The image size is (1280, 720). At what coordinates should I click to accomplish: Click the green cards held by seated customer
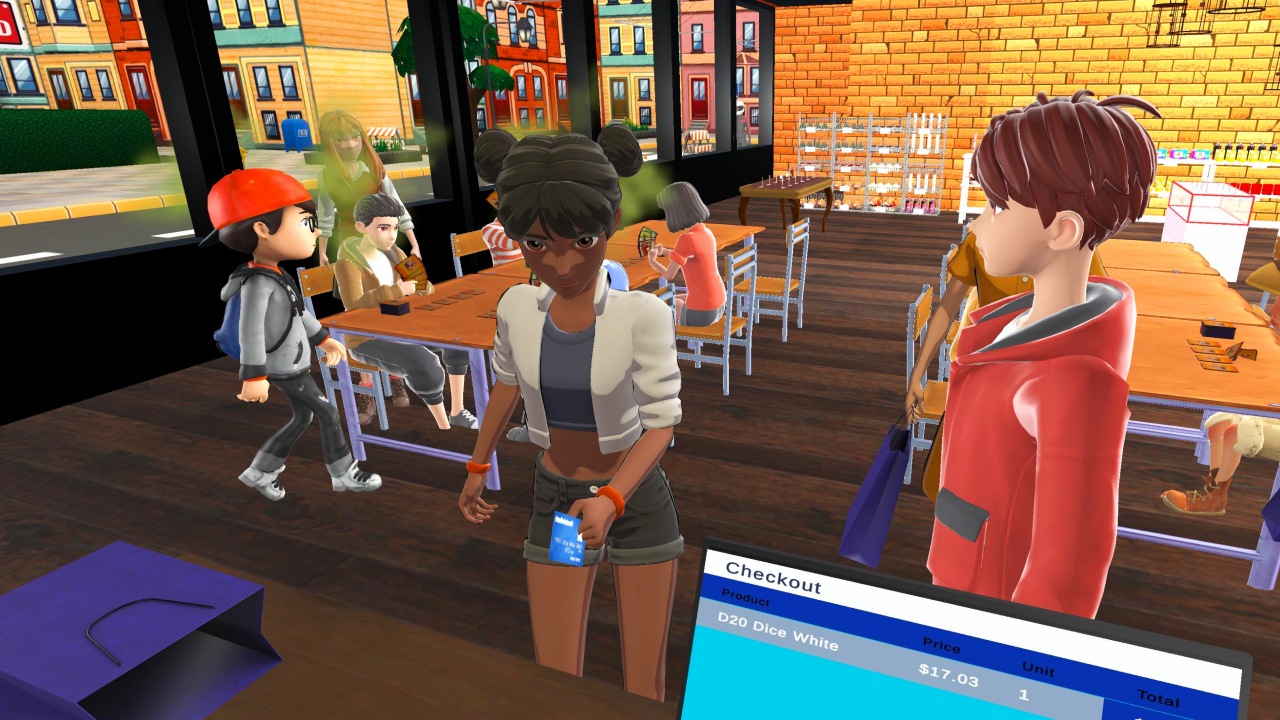[646, 240]
